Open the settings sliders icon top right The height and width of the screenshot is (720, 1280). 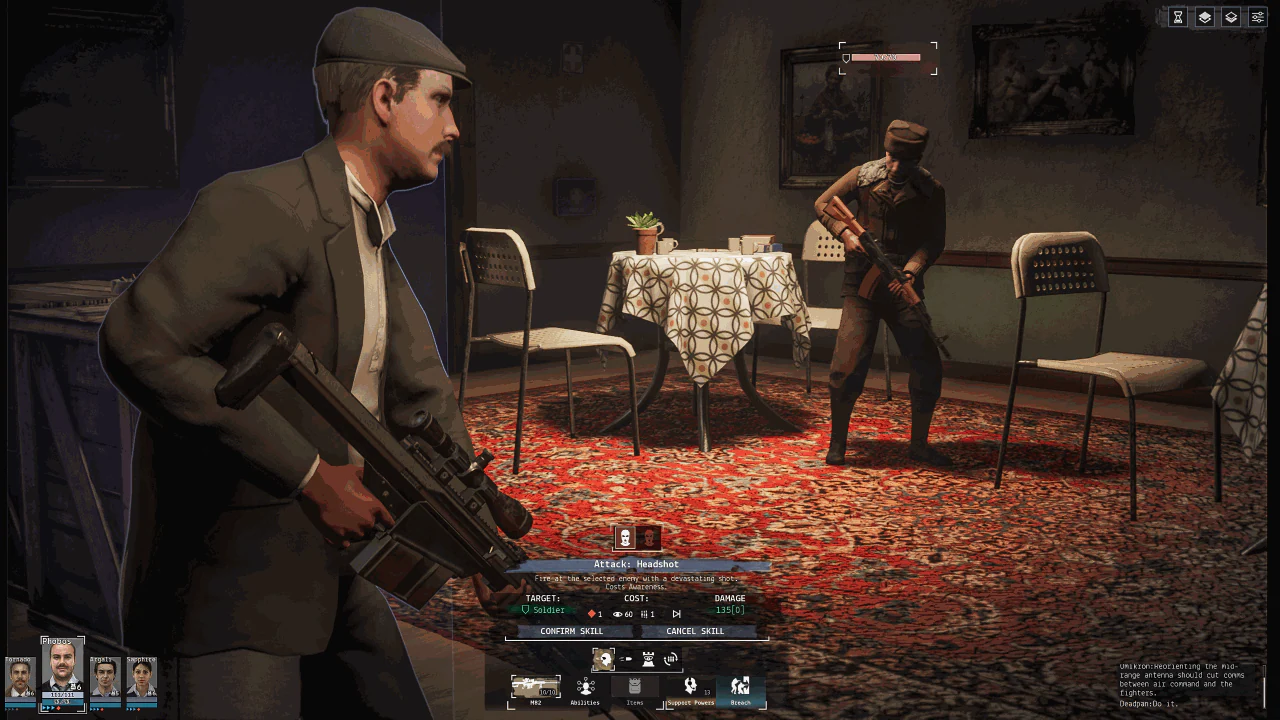[x=1257, y=17]
